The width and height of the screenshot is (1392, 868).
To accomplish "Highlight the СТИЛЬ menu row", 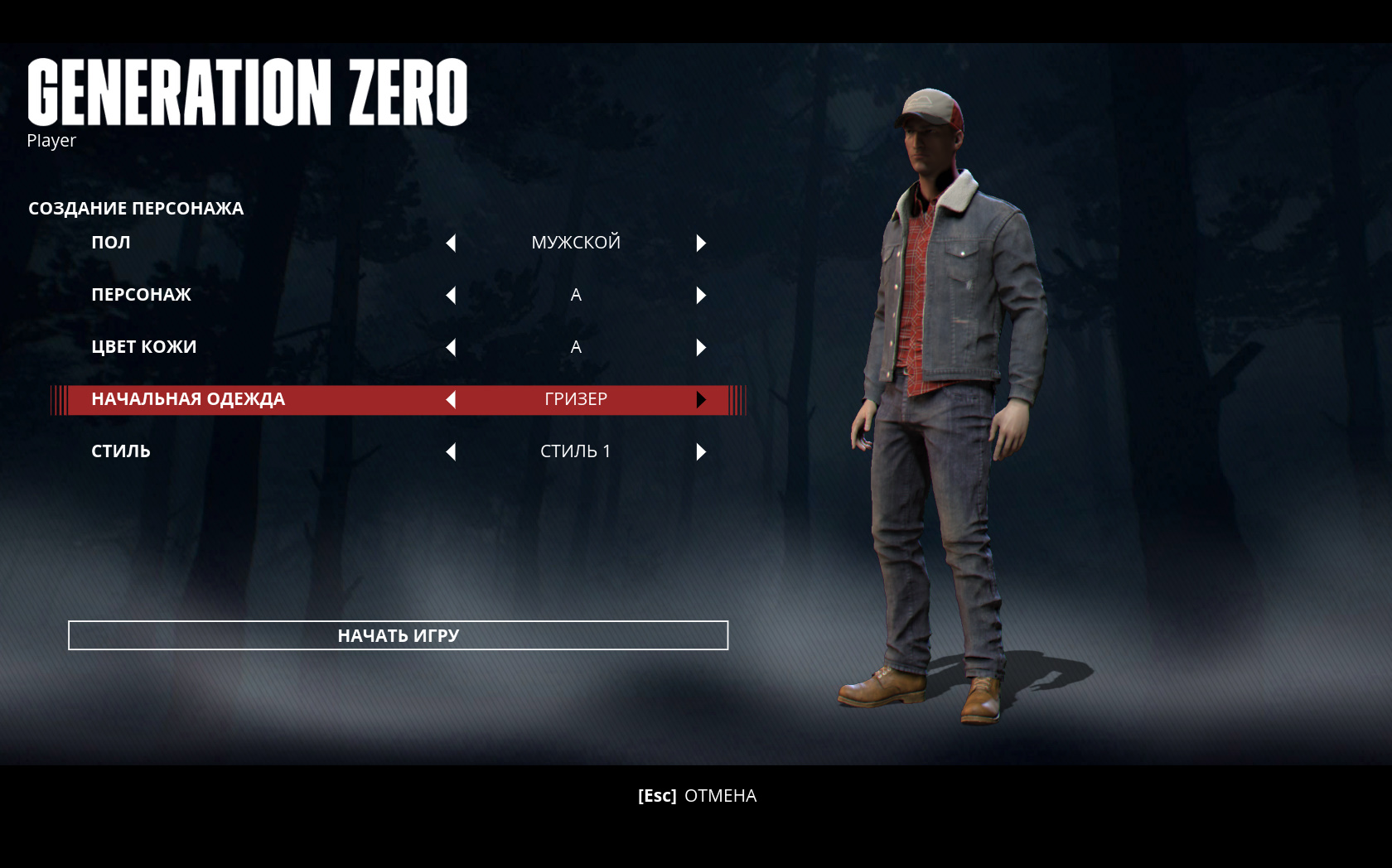I will (121, 451).
